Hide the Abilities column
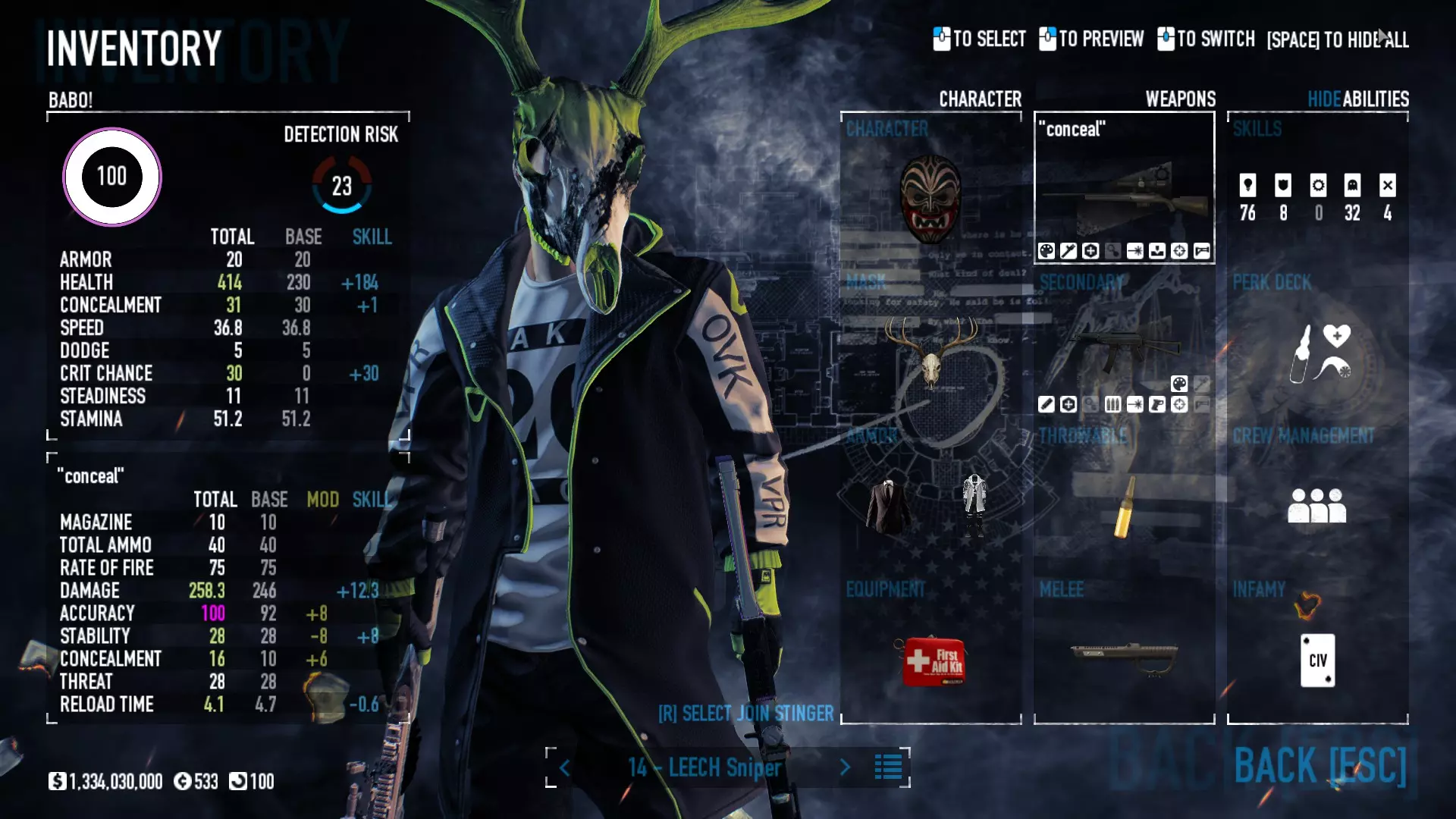Image resolution: width=1456 pixels, height=819 pixels. 1323,99
